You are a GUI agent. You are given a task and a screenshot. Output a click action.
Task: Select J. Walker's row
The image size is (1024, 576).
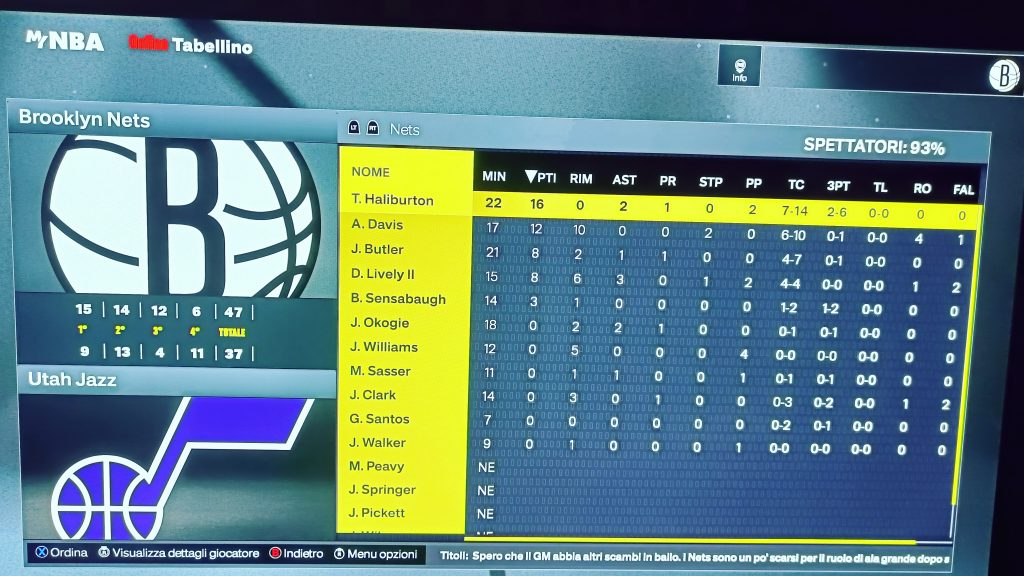click(377, 443)
